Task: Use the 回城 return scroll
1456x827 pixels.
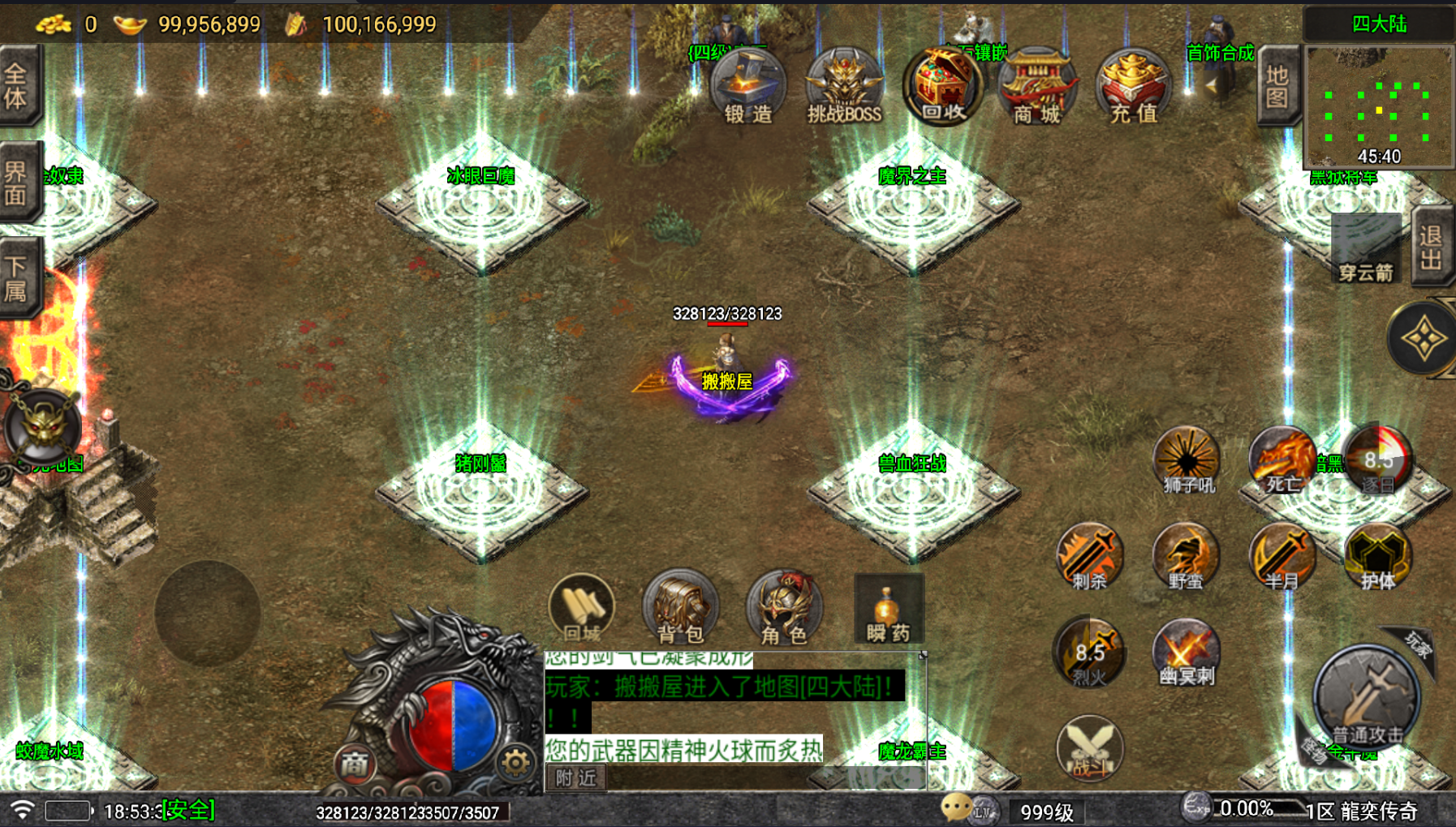Action: (x=582, y=609)
